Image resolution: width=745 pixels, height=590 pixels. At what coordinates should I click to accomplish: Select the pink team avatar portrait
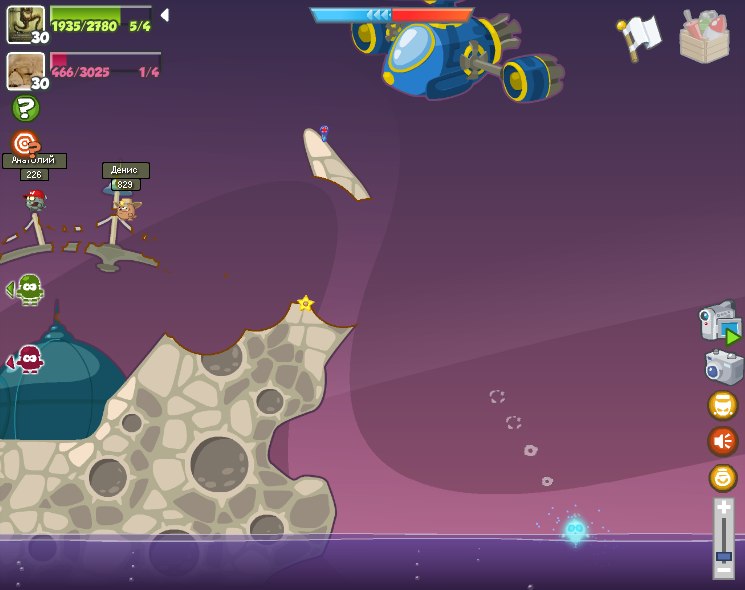25,71
